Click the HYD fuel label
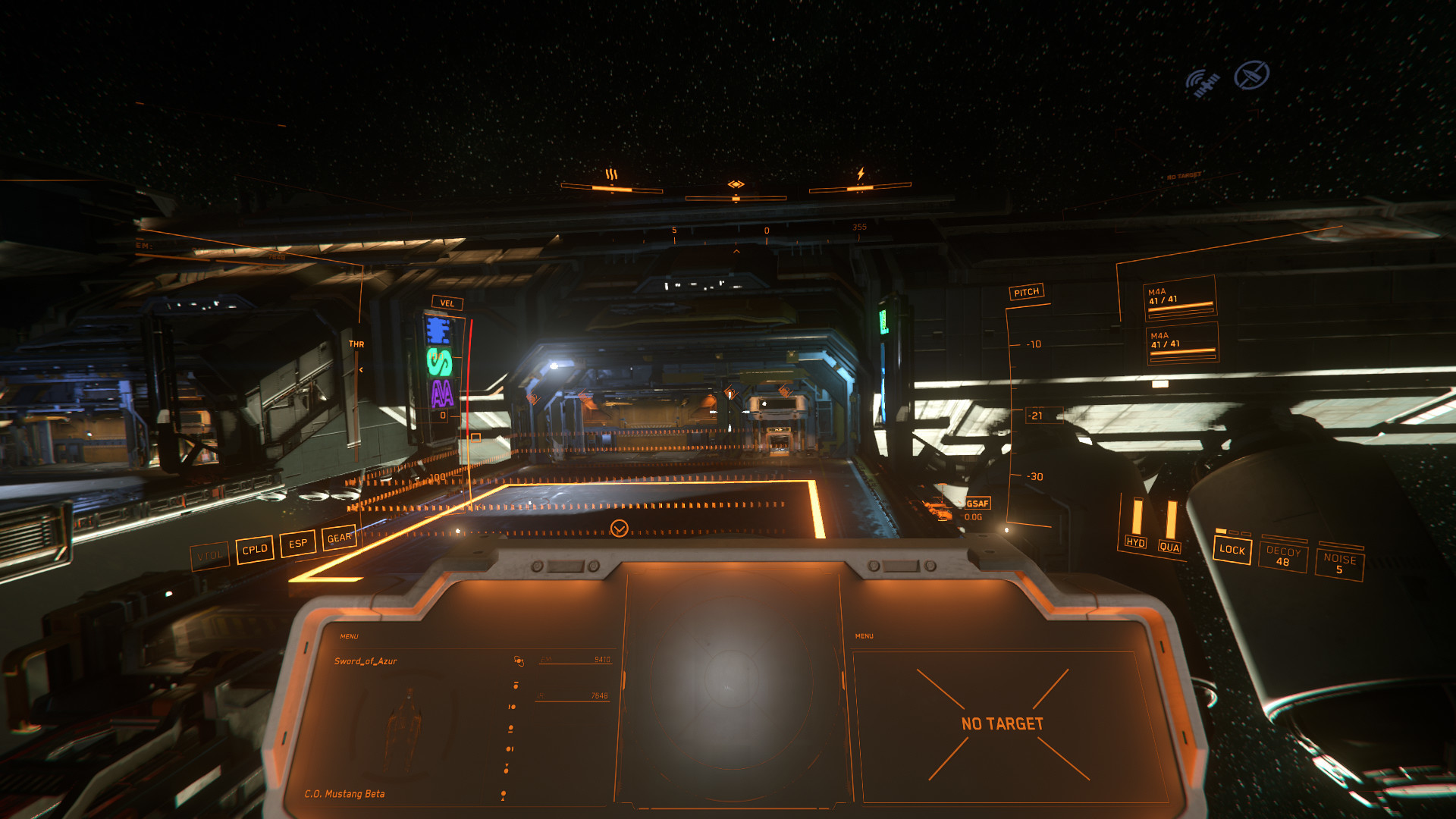The image size is (1456, 819). pyautogui.click(x=1135, y=542)
